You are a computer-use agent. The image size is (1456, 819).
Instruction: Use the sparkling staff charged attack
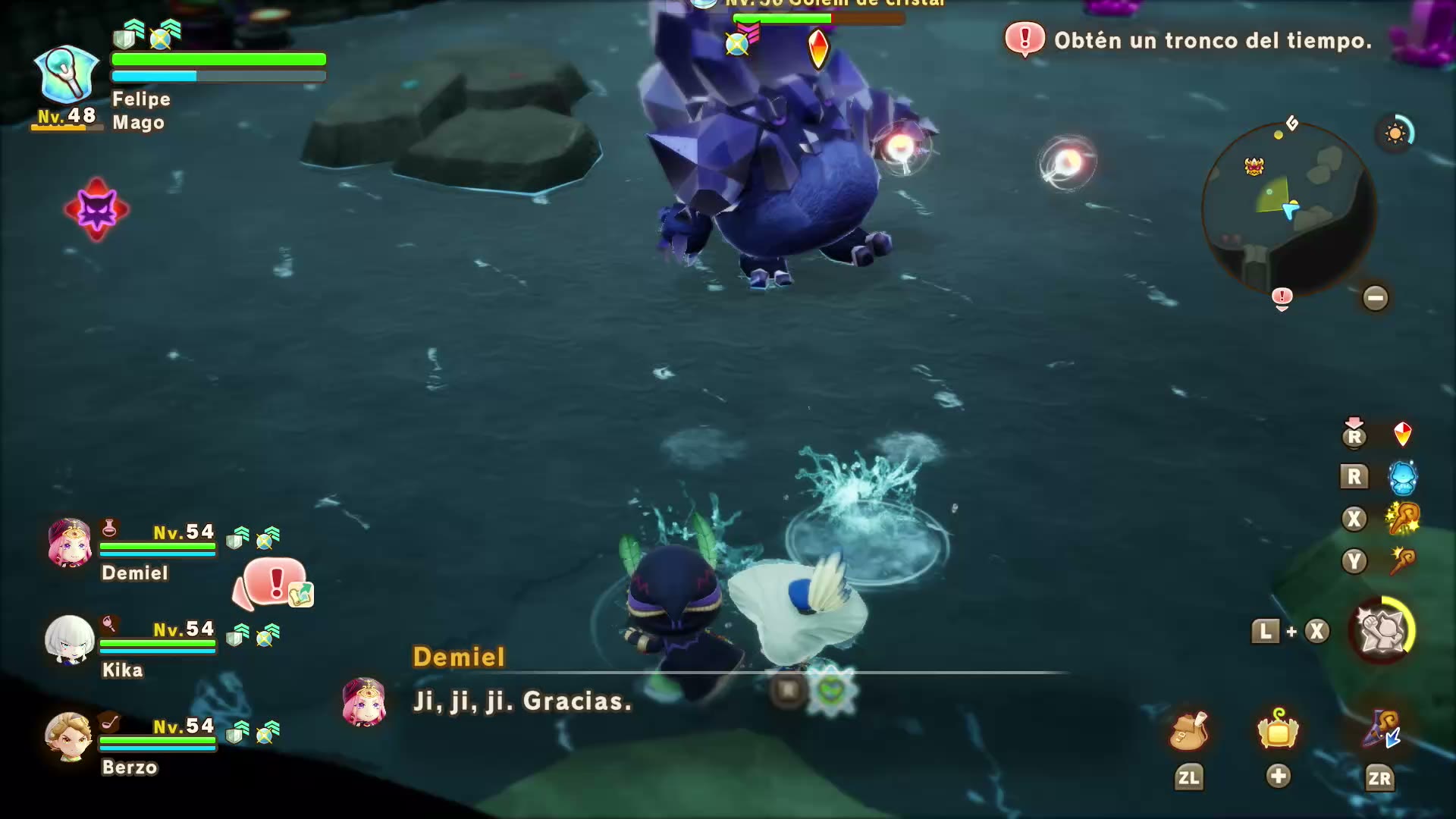click(x=1402, y=519)
